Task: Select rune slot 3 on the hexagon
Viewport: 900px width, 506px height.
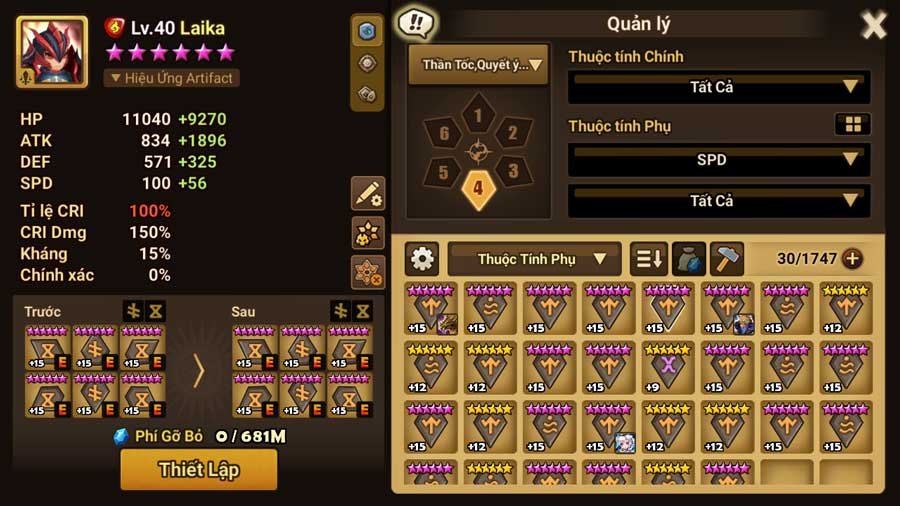Action: (x=512, y=170)
